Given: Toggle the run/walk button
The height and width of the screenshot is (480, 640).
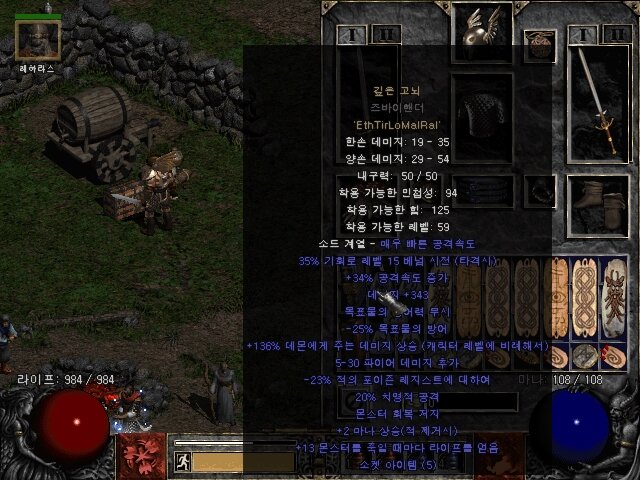Looking at the screenshot, I should (182, 461).
